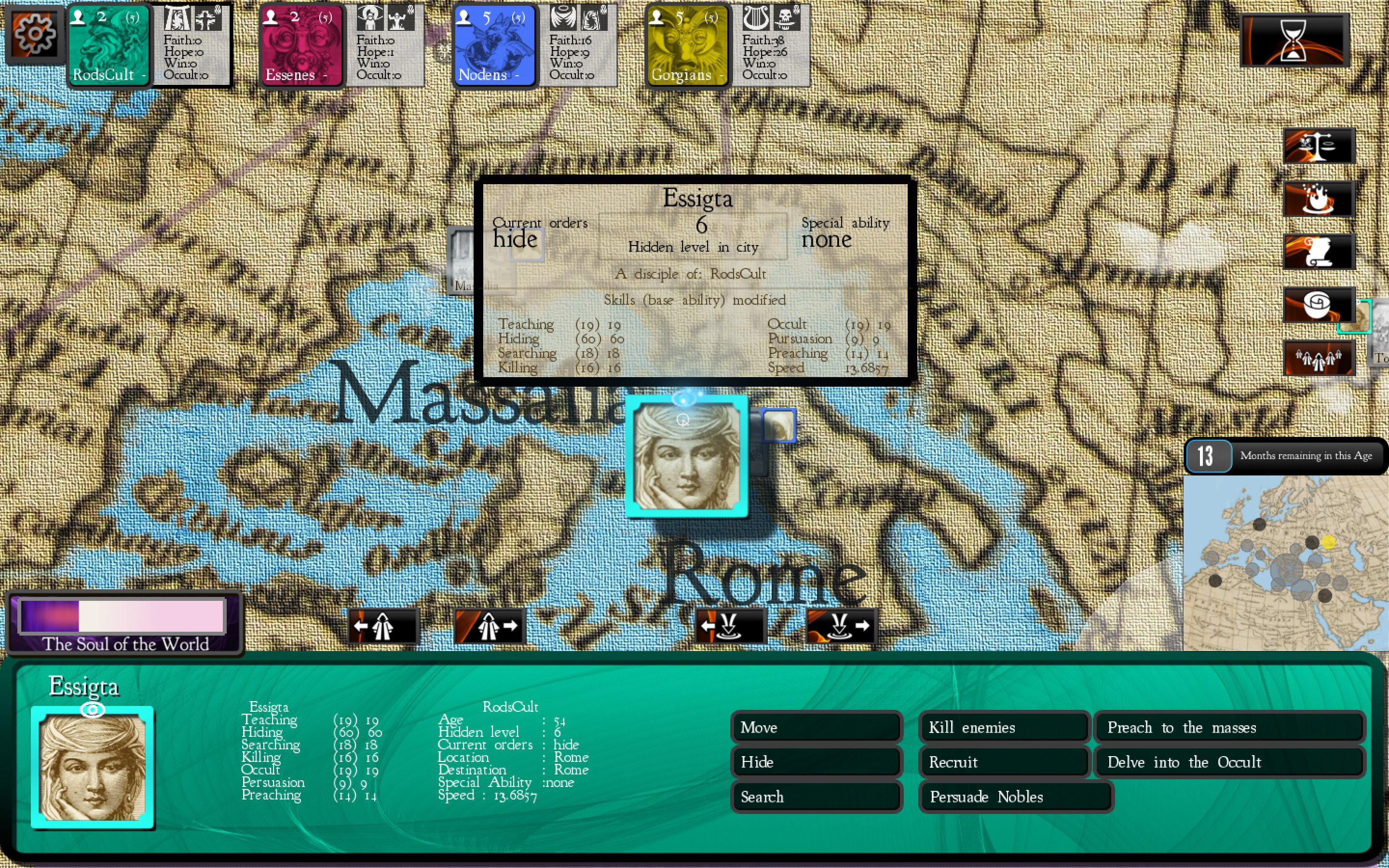Viewport: 1389px width, 868px height.
Task: Select the Nodens cult dragon icon
Action: point(494,45)
